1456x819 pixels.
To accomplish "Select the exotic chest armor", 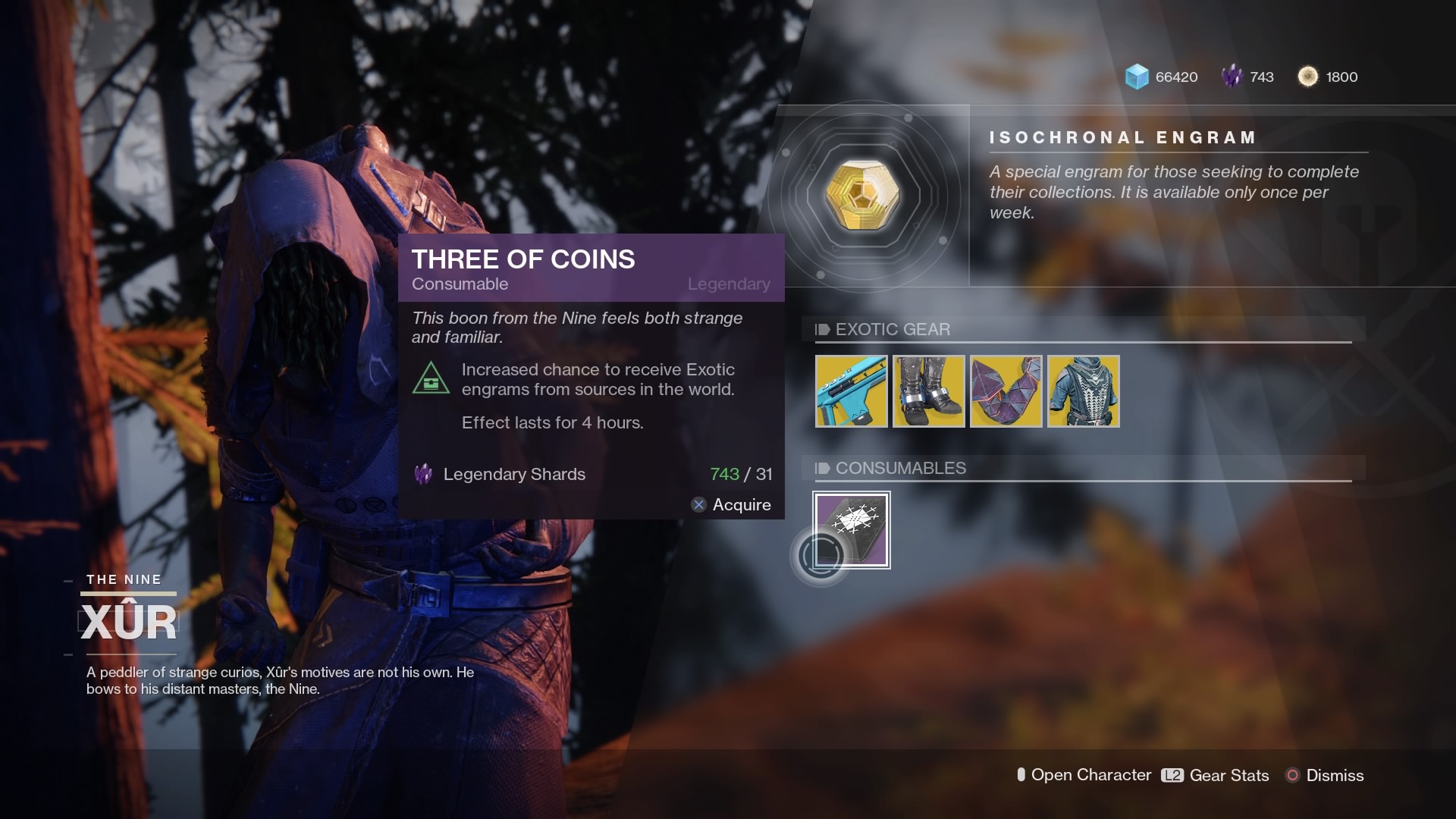I will 1084,391.
